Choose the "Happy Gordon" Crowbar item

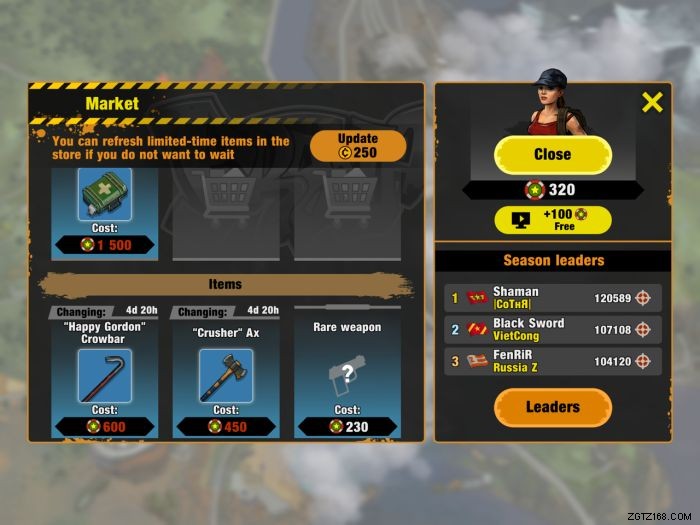(105, 374)
